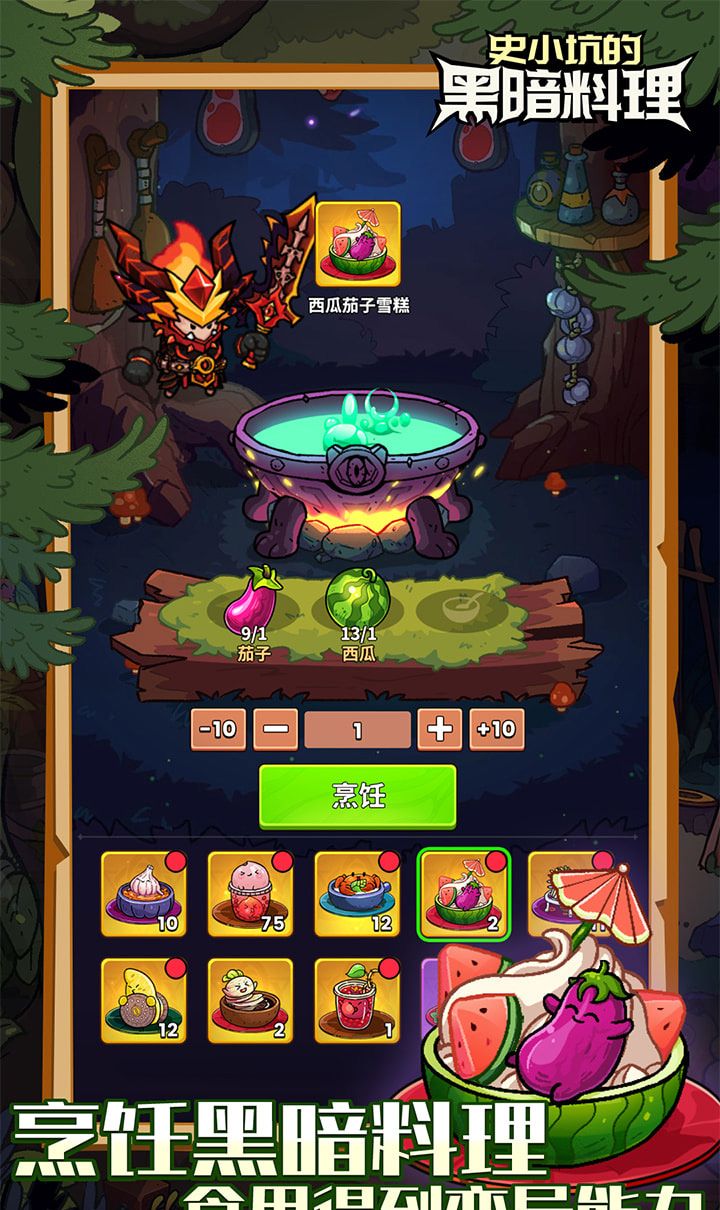The width and height of the screenshot is (720, 1210).
Task: Click the empty third ingredient bowl slot
Action: [x=463, y=606]
